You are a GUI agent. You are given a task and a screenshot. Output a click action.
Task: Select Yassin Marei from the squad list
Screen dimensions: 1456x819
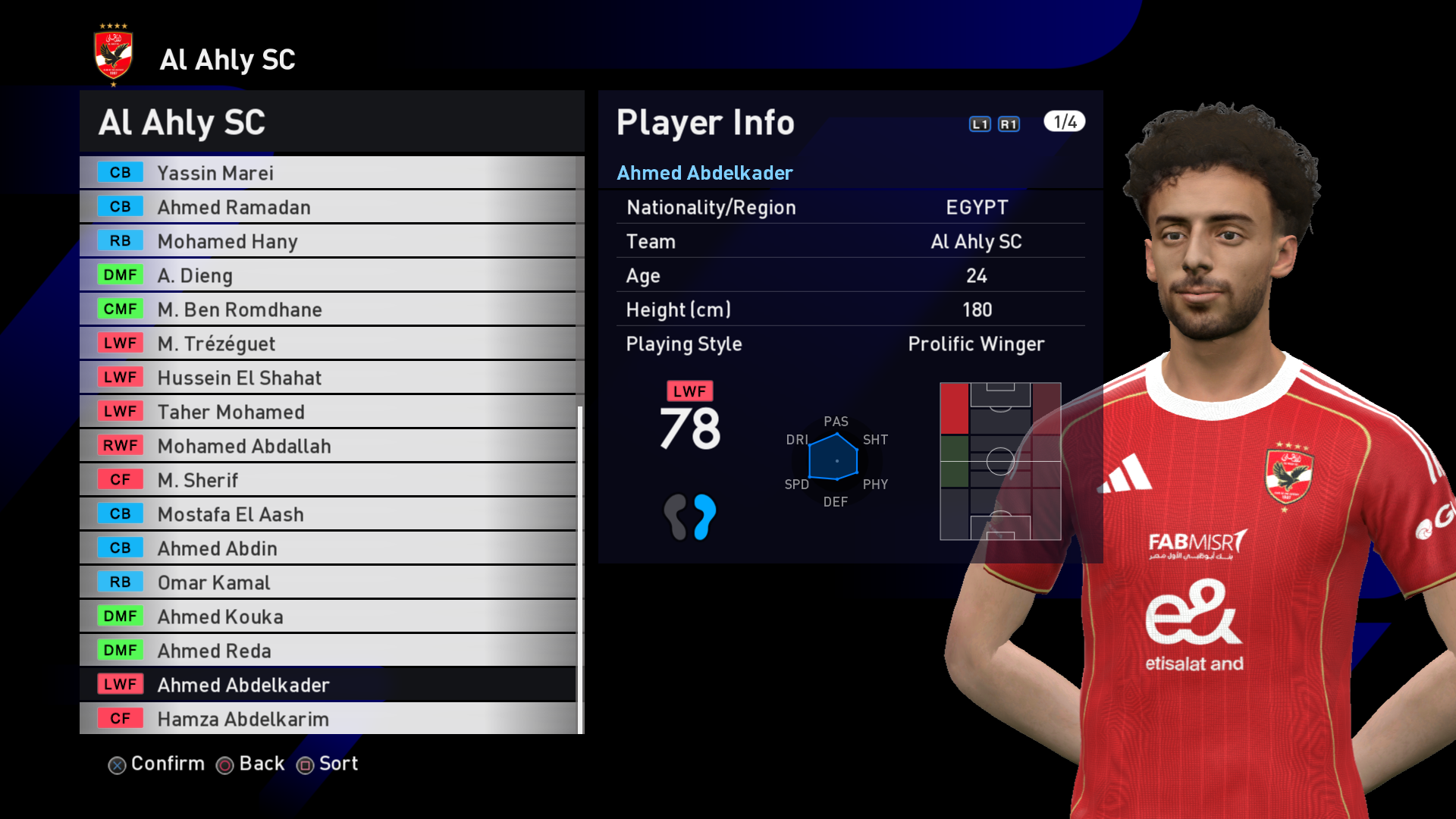(x=328, y=173)
